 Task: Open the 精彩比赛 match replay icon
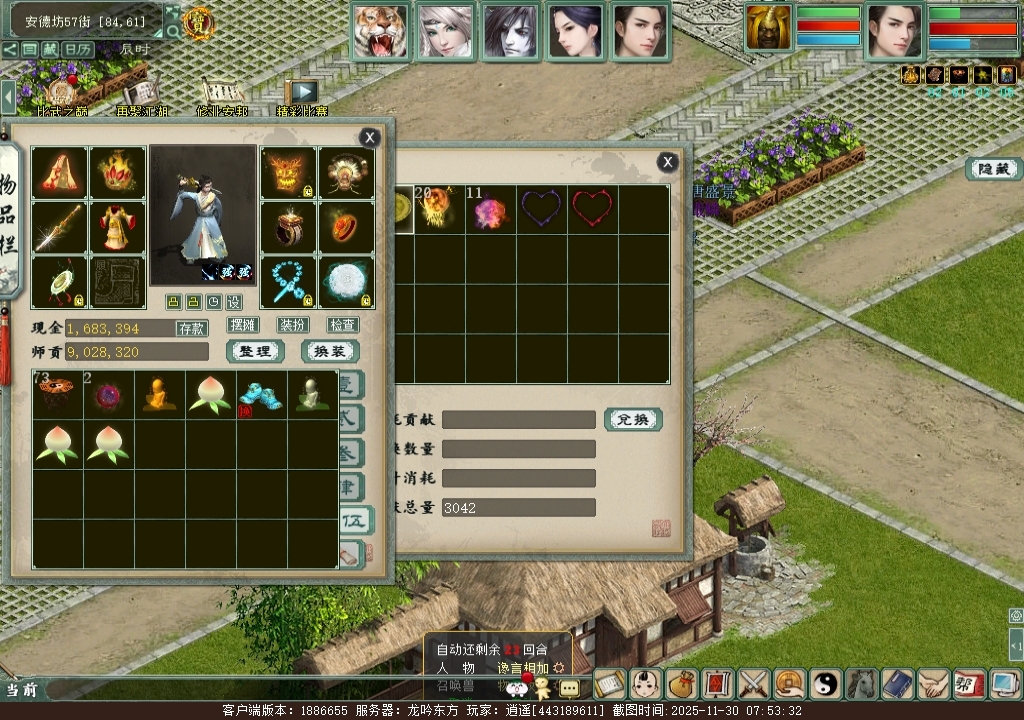click(x=301, y=97)
